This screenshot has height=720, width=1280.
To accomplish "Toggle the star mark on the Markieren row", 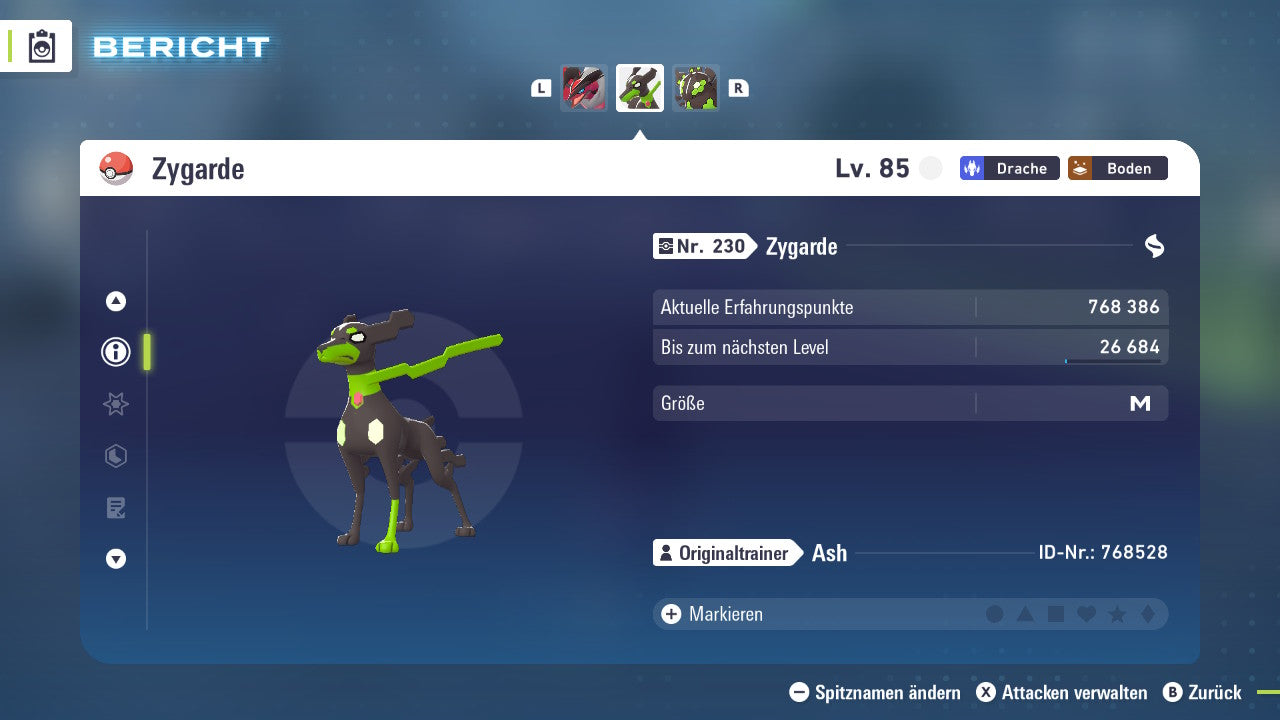I will [x=1119, y=614].
